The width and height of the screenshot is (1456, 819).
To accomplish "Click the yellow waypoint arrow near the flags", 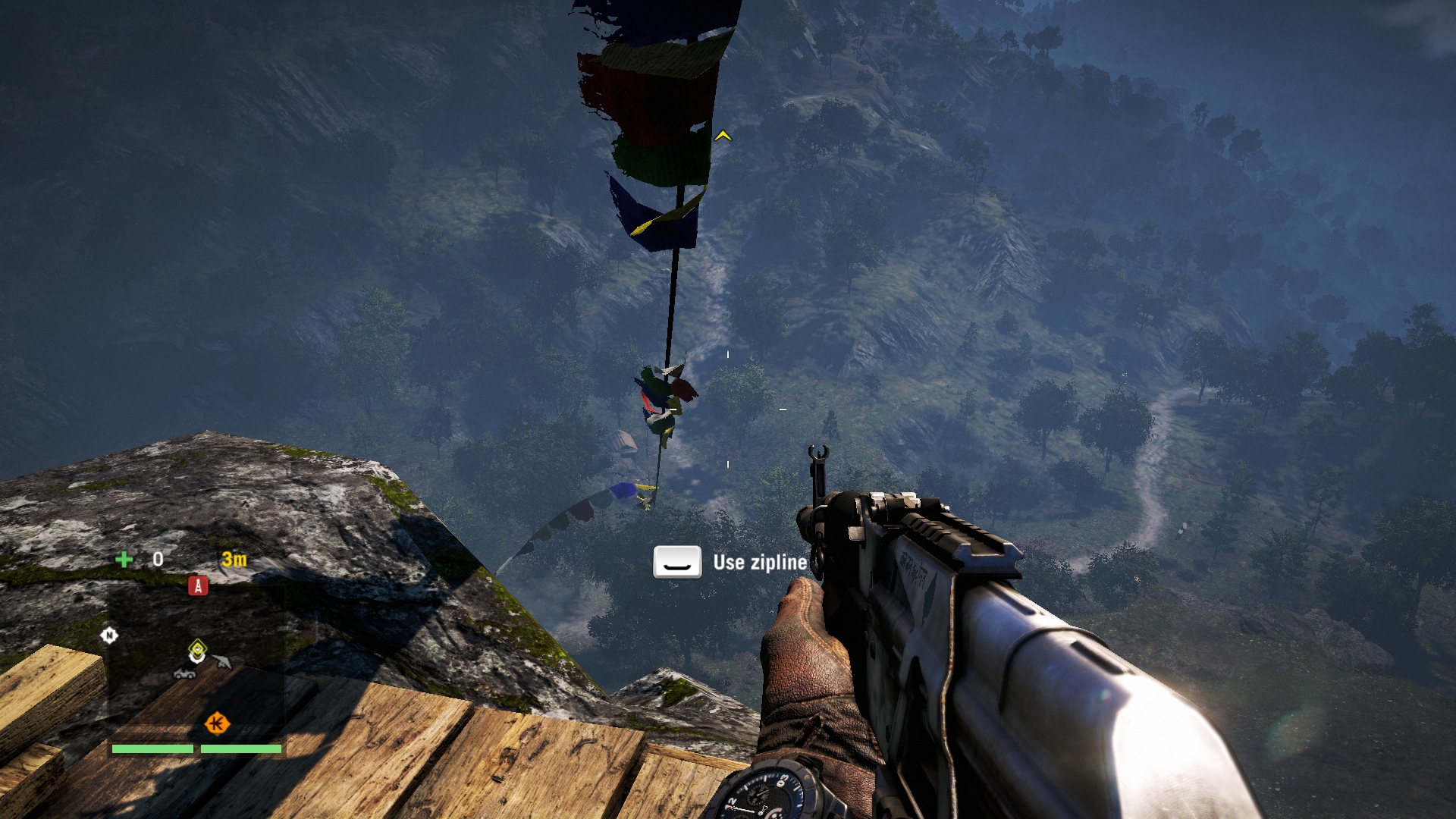I will tap(723, 136).
